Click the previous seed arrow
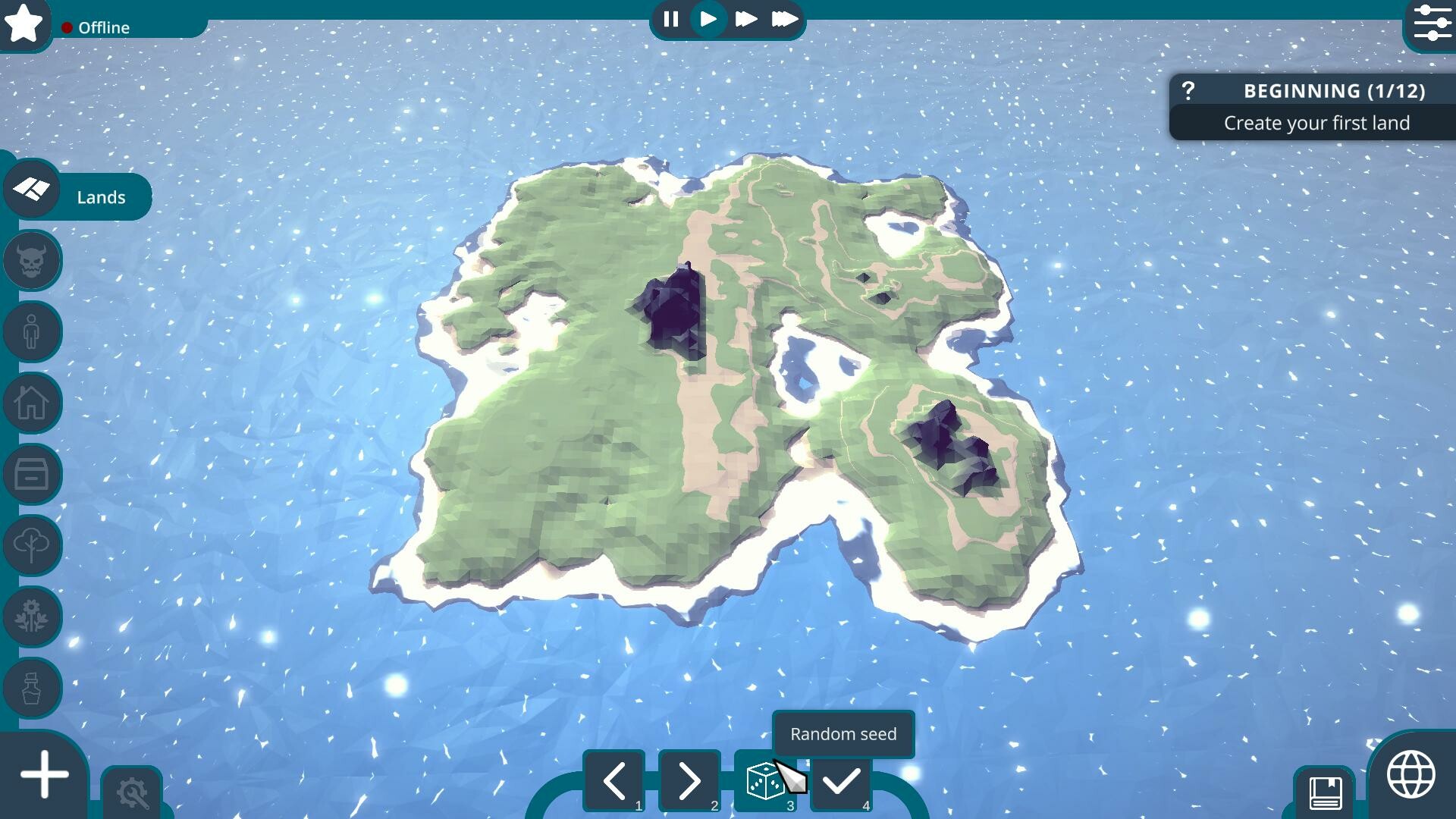 (614, 780)
